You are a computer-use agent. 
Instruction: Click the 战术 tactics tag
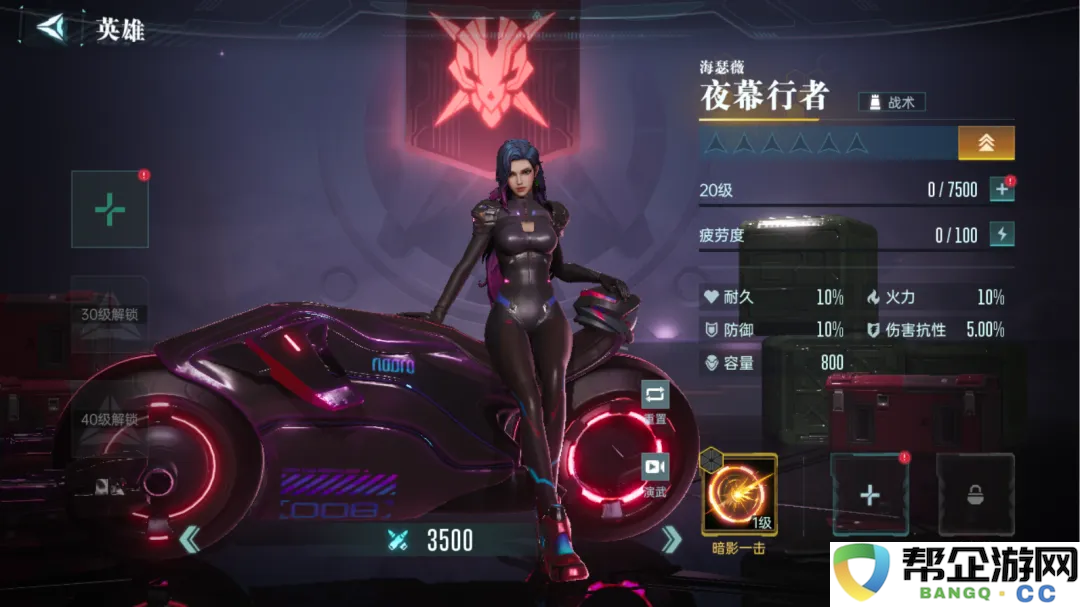[x=892, y=102]
